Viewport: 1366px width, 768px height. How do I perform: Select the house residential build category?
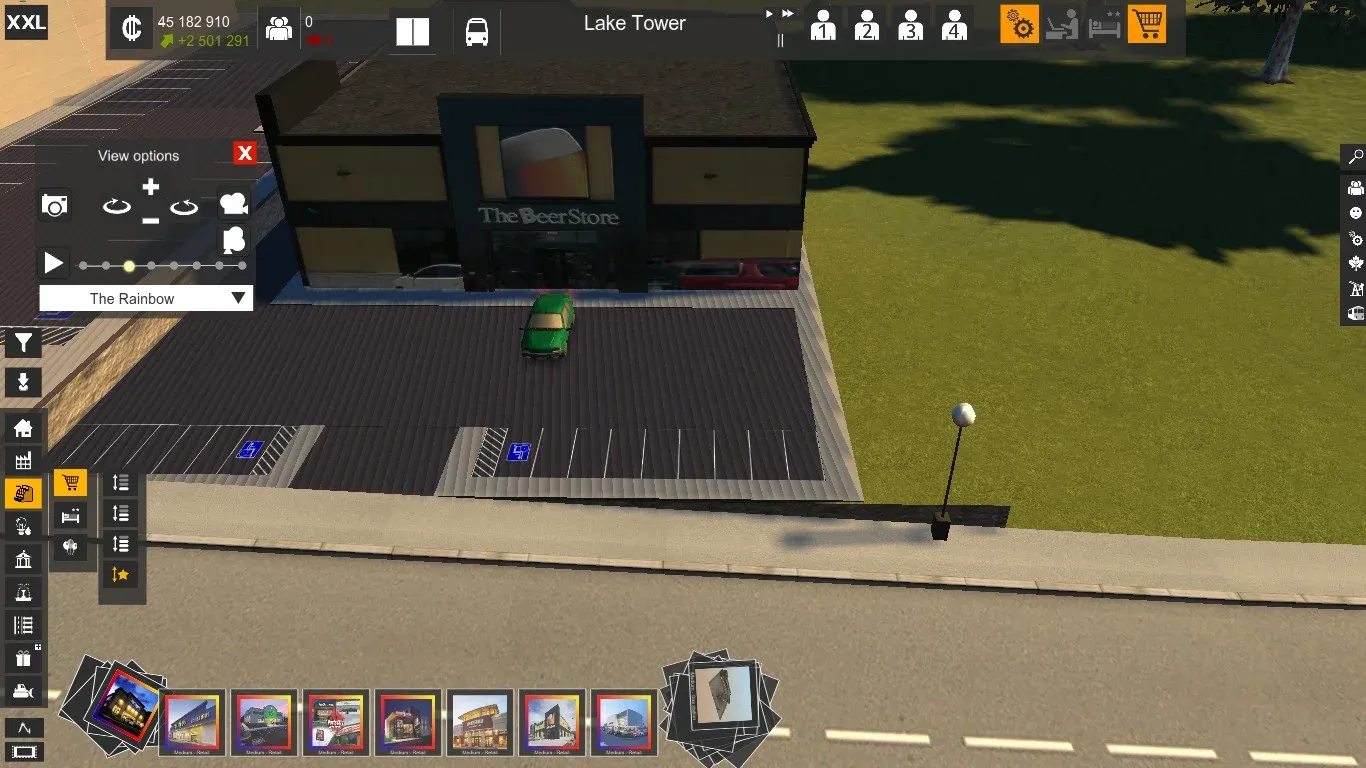pyautogui.click(x=23, y=429)
